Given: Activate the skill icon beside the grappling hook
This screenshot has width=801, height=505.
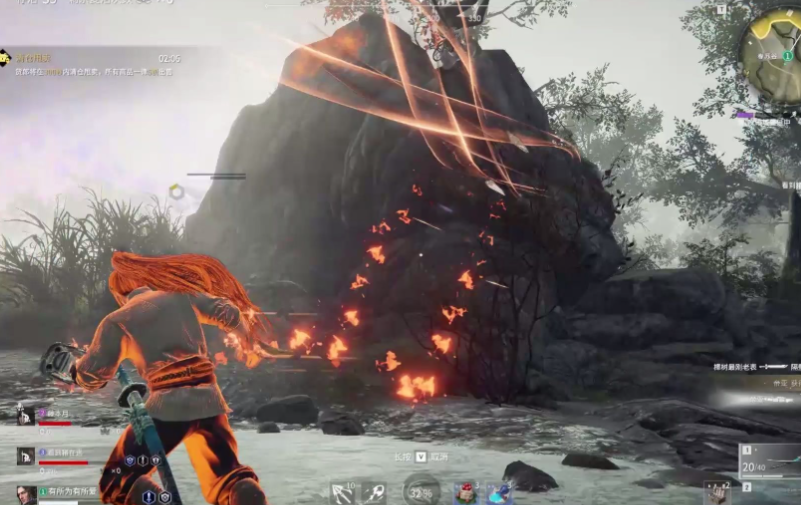Looking at the screenshot, I should click(x=375, y=492).
